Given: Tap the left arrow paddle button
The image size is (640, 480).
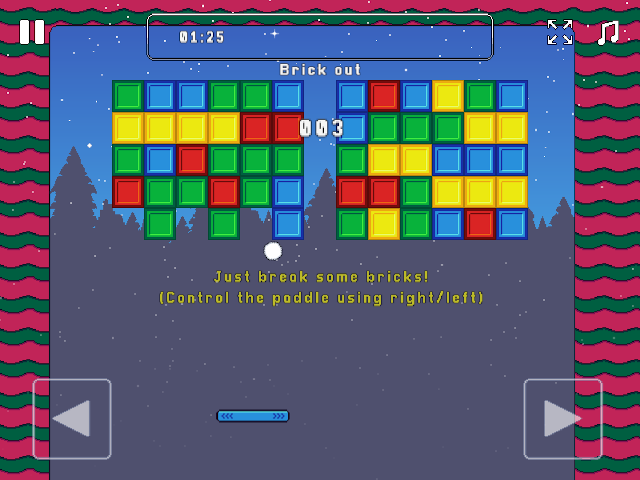Looking at the screenshot, I should tap(72, 418).
